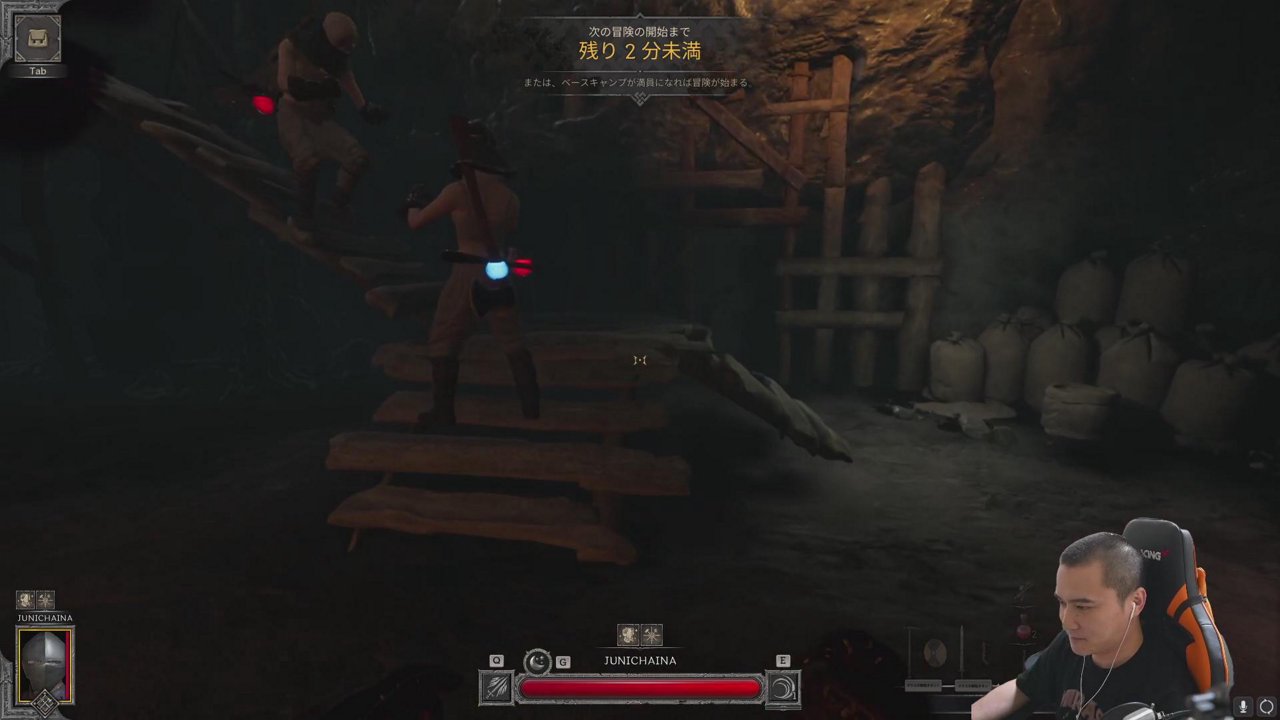Activate the feathered arrows ability slot
Image resolution: width=1280 pixels, height=720 pixels.
coord(497,687)
